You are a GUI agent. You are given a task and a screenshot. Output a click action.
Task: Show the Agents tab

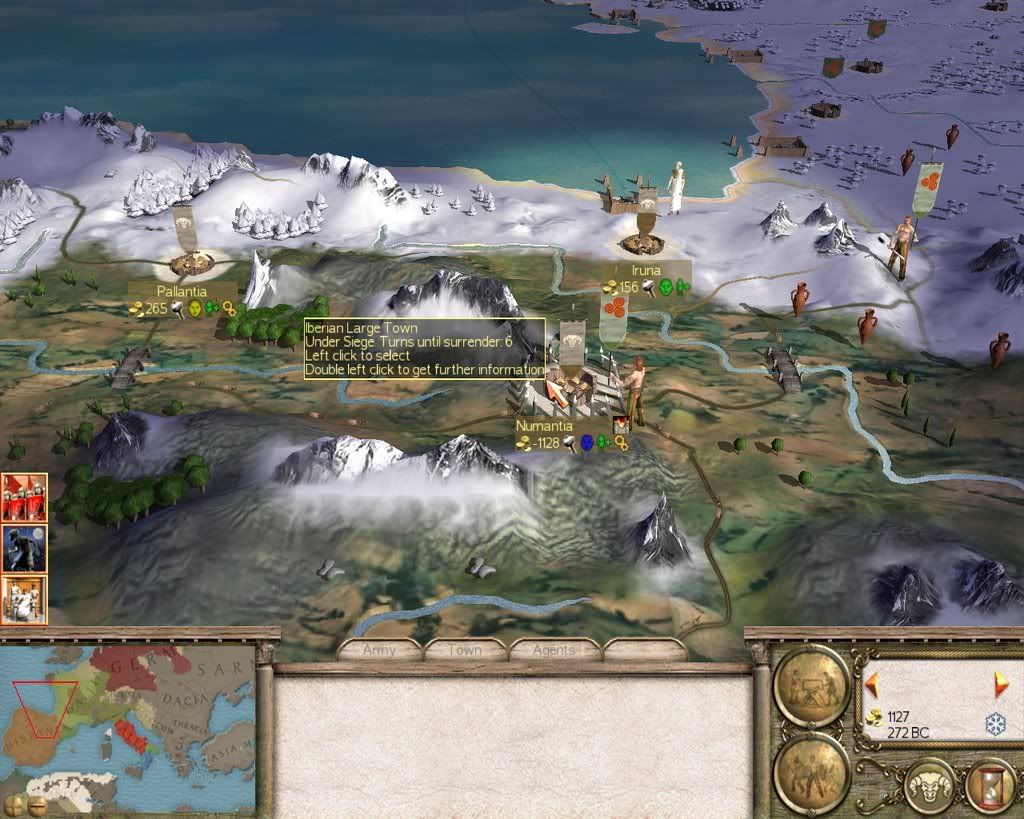point(553,650)
